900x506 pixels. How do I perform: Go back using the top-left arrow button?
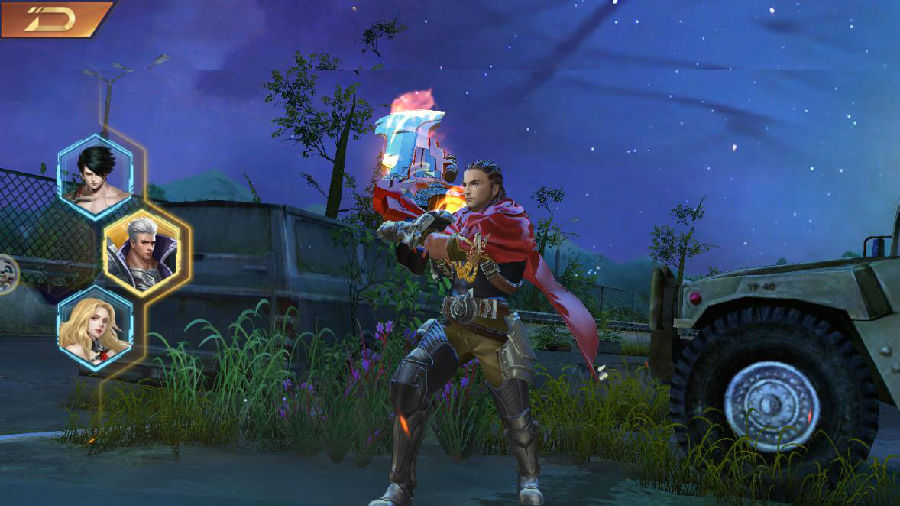pos(52,18)
